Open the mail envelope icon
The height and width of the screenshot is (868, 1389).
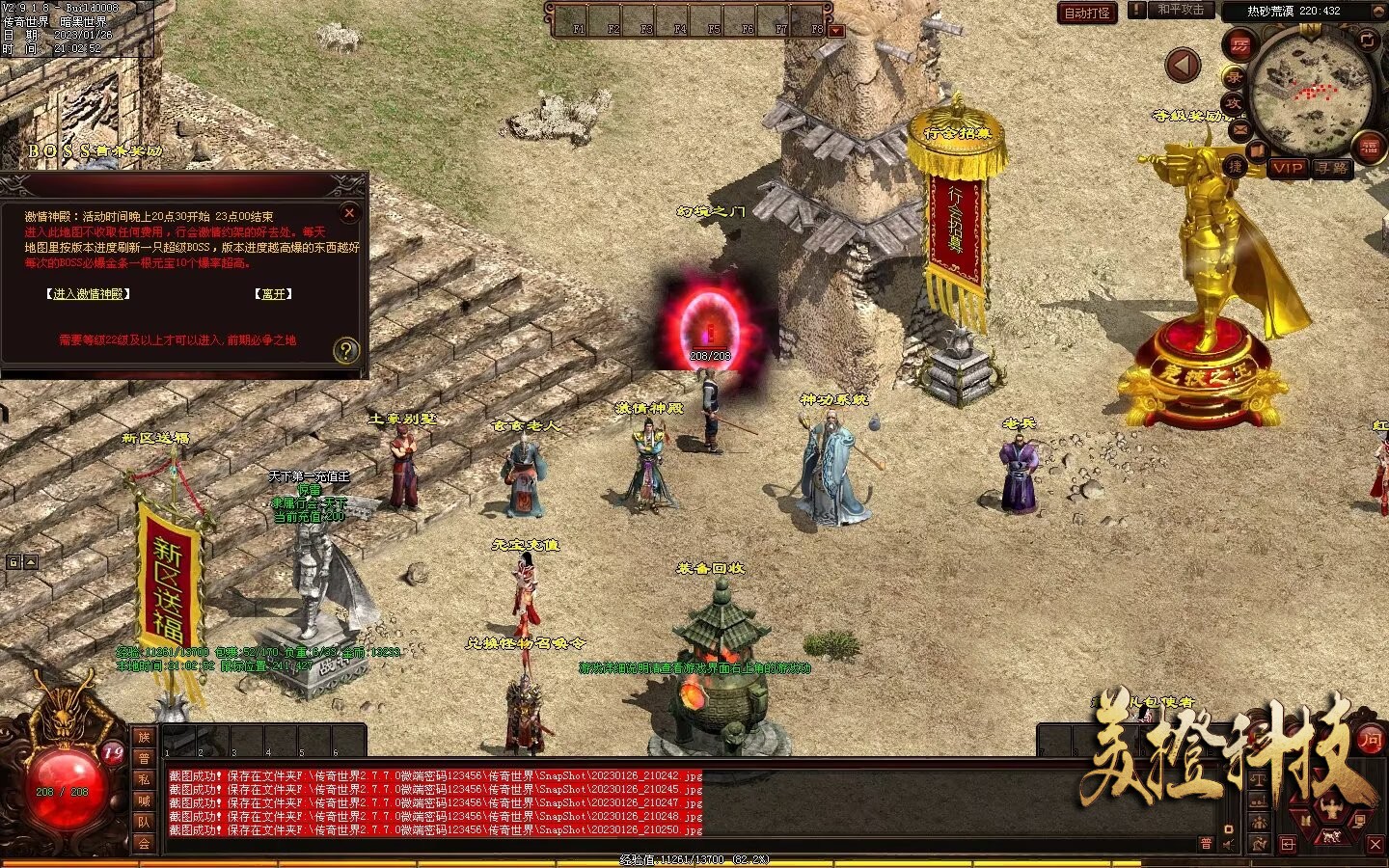click(x=1239, y=129)
